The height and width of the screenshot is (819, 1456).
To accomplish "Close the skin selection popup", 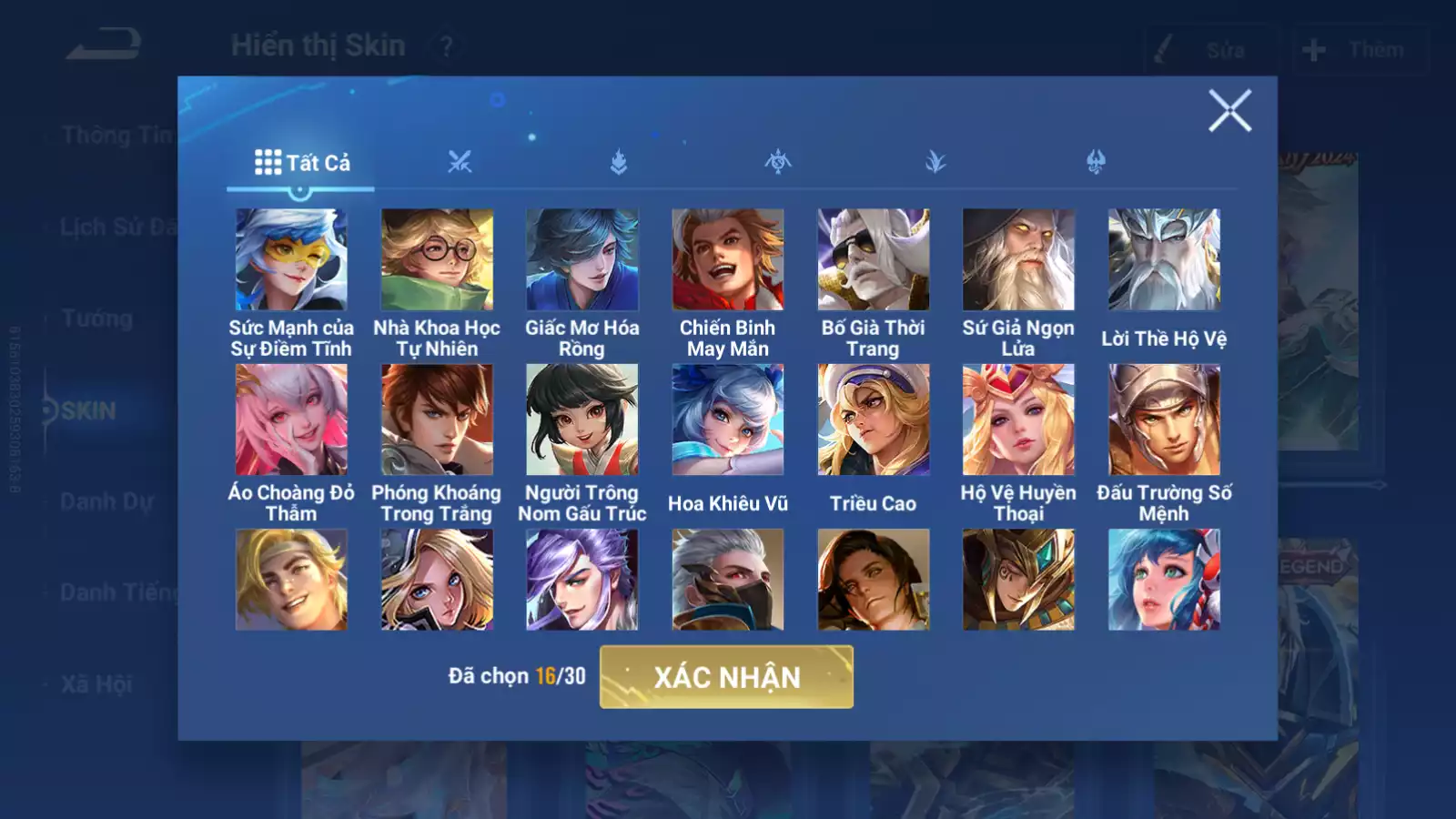I will tap(1229, 111).
